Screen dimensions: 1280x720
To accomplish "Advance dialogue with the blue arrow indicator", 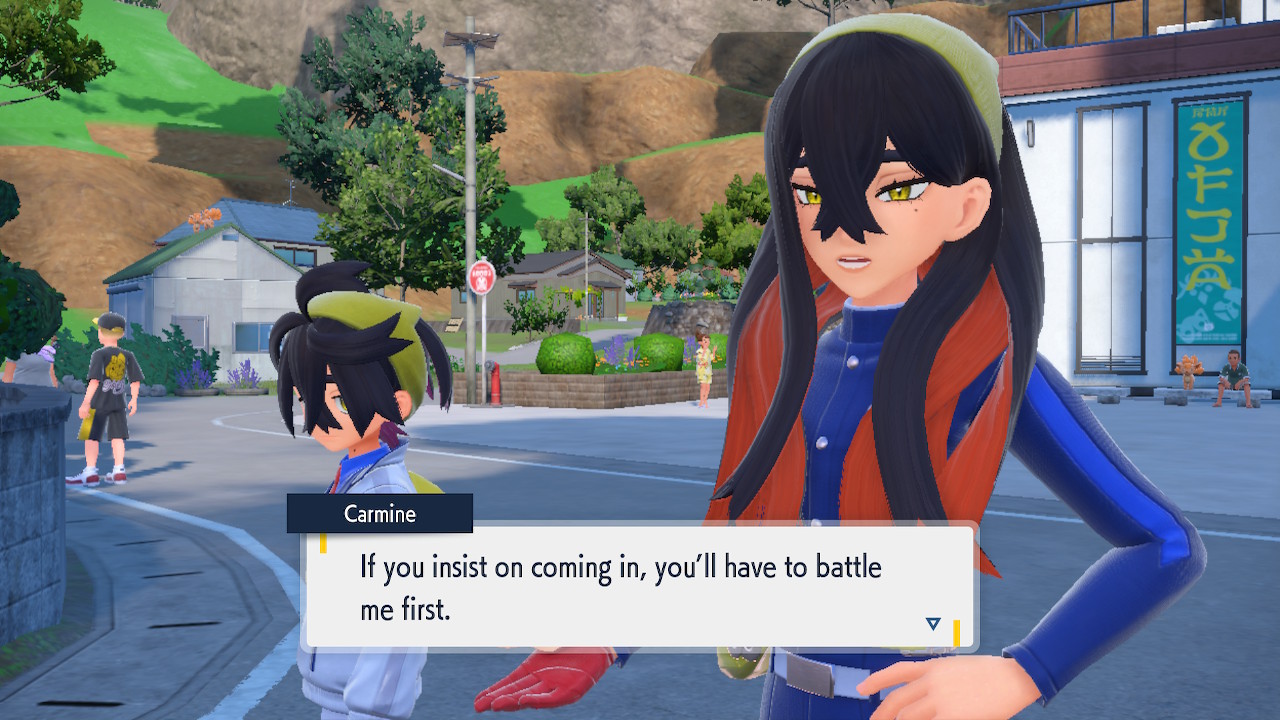I will coord(933,624).
